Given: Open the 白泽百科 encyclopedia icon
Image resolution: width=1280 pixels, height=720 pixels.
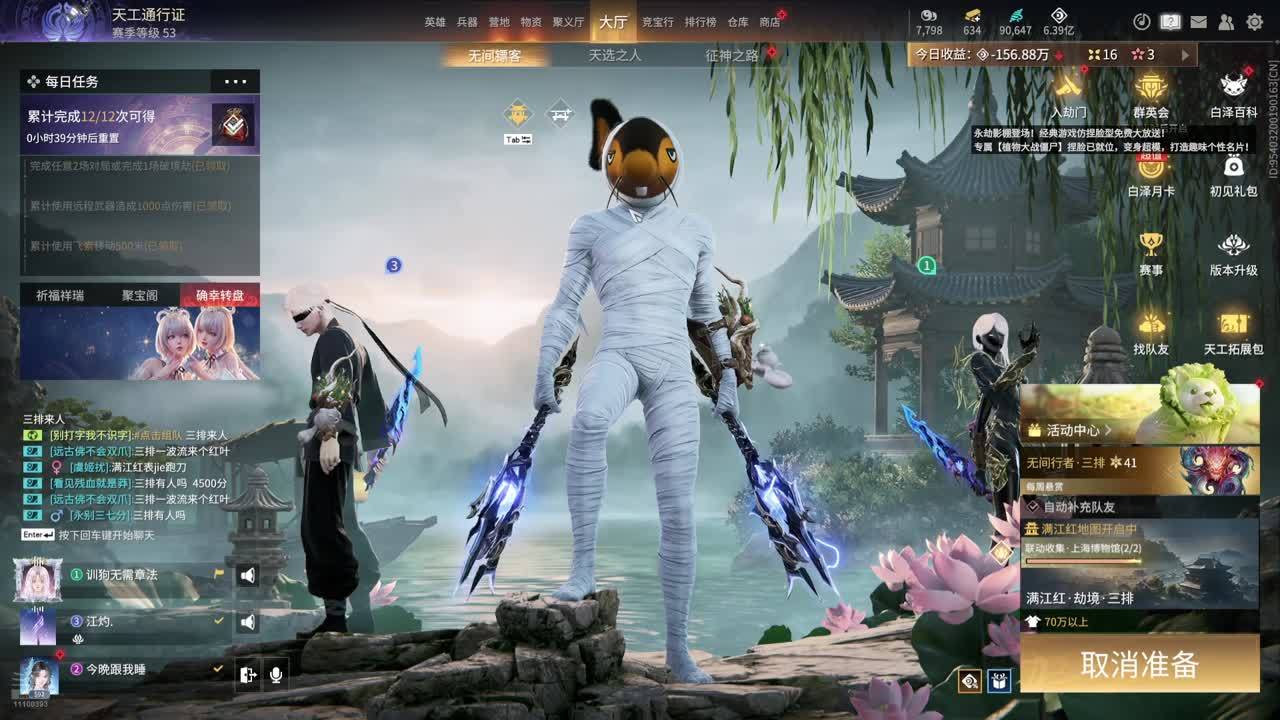Looking at the screenshot, I should click(x=1233, y=95).
